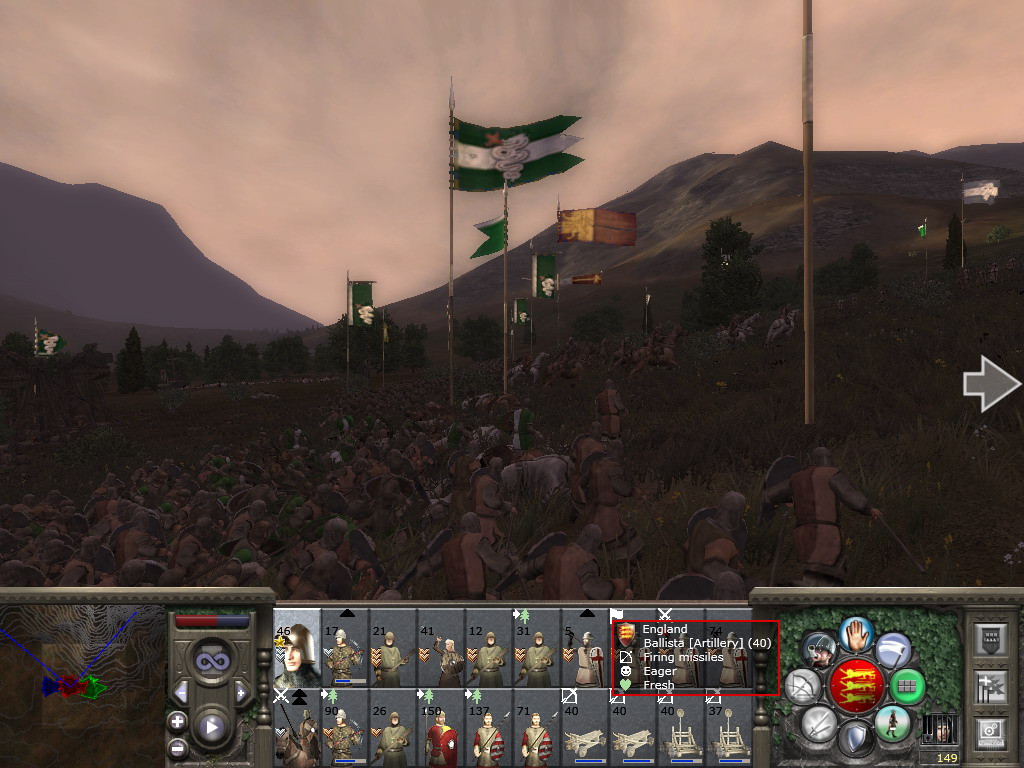
Task: Zoom in the minimap with plus button
Action: coord(177,721)
